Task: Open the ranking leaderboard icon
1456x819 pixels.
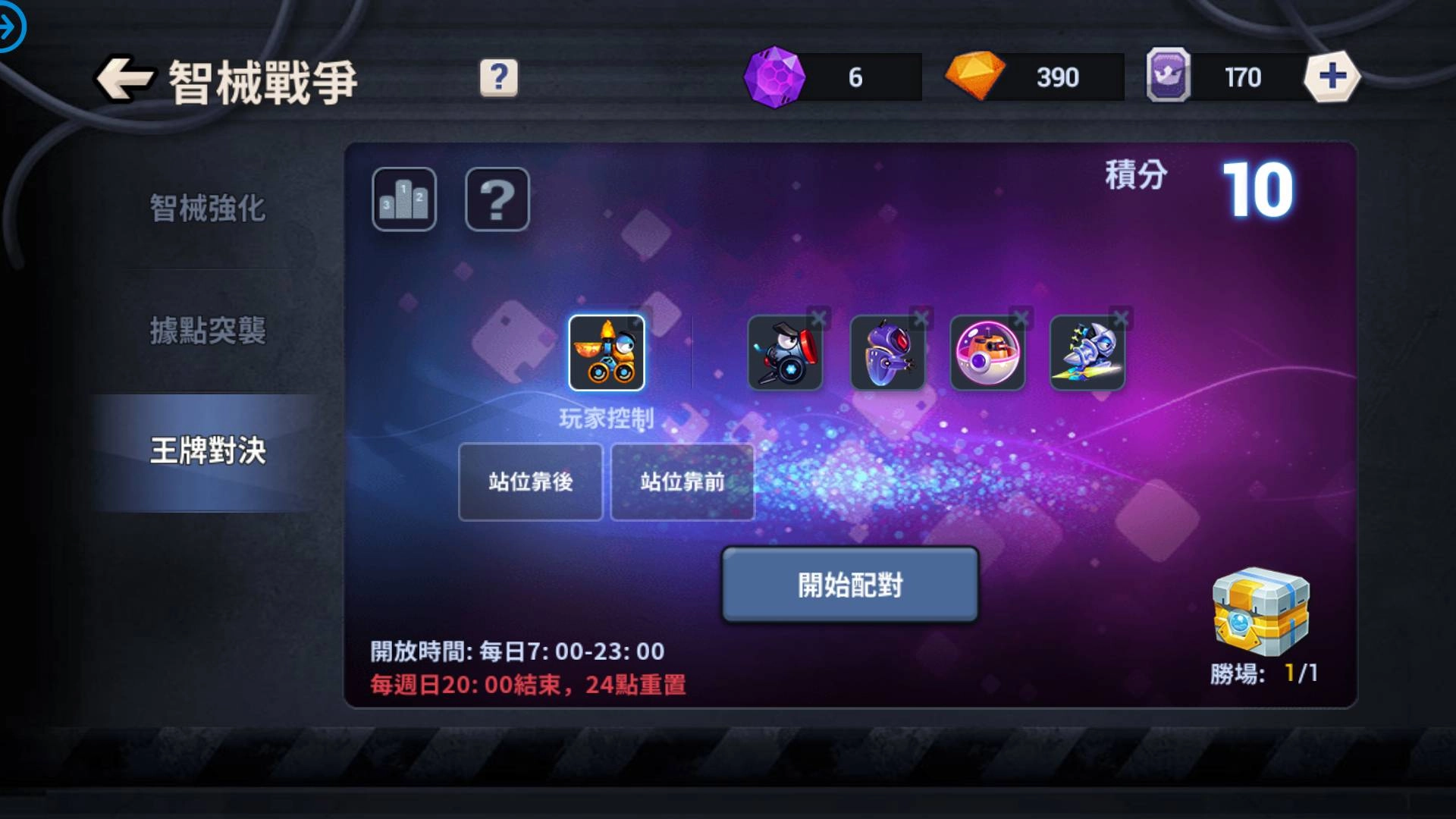Action: [x=404, y=200]
